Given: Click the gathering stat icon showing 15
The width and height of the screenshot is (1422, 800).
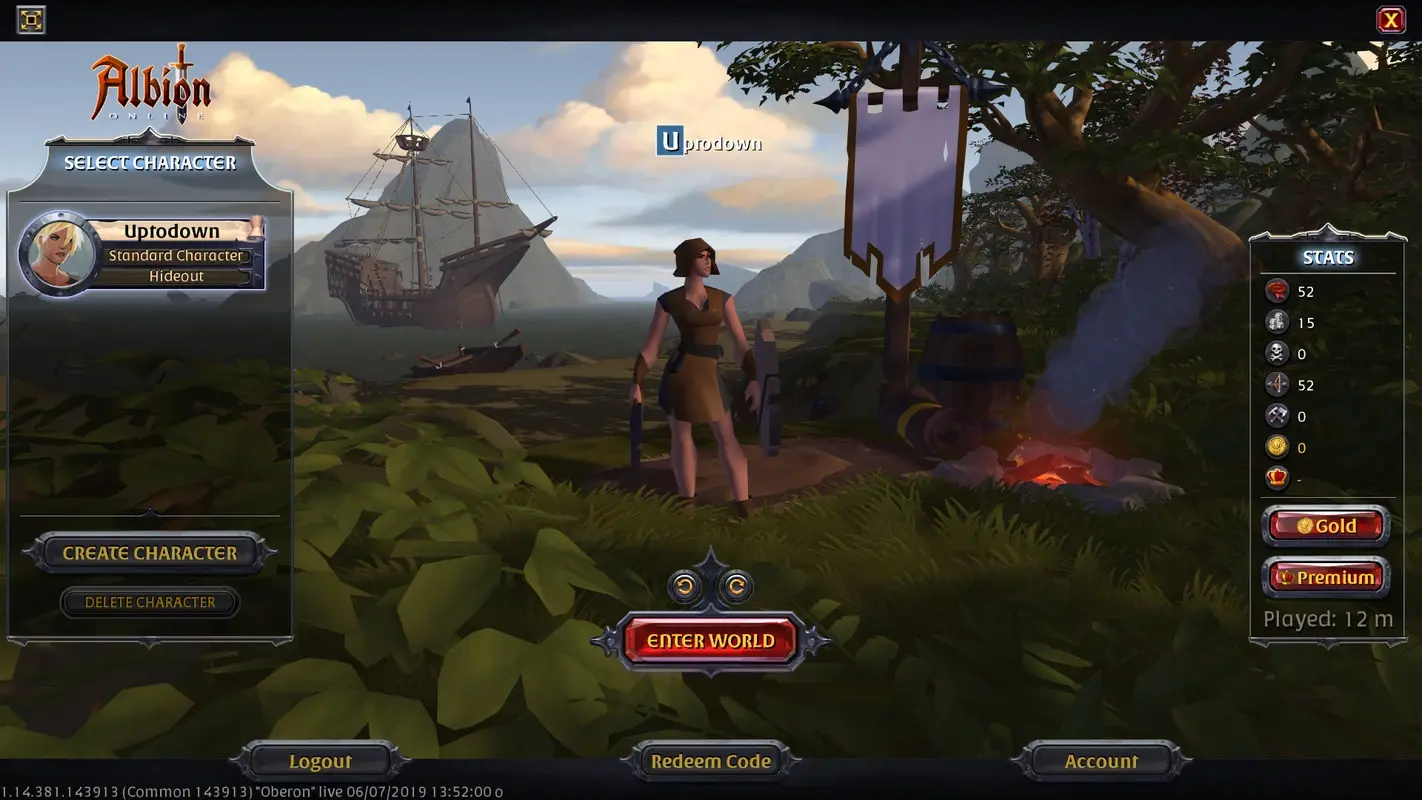Looking at the screenshot, I should (1278, 322).
